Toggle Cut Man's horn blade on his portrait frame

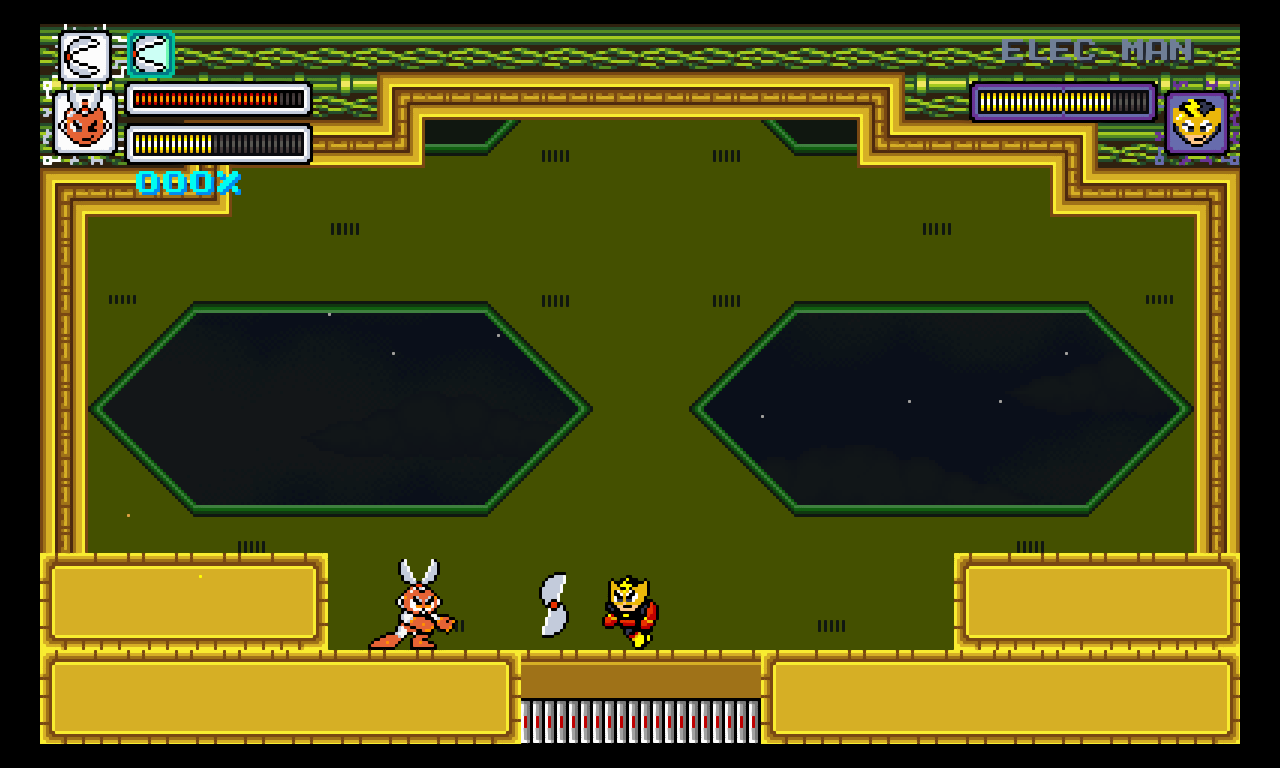(83, 95)
